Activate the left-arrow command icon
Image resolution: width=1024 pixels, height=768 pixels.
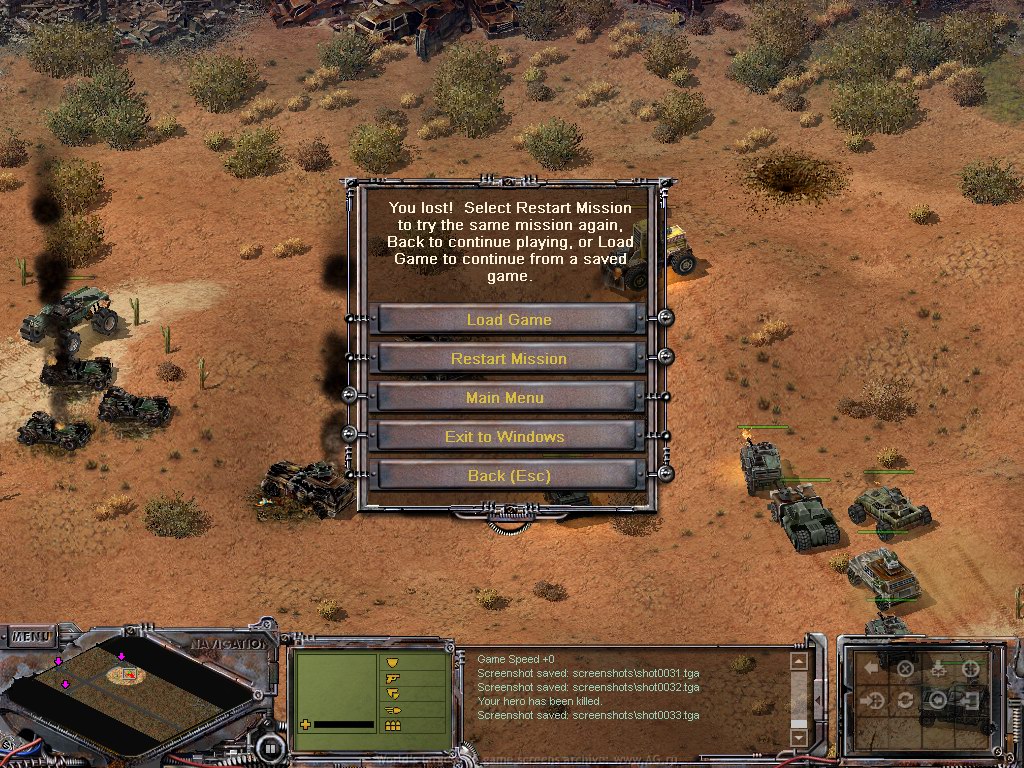[872, 667]
